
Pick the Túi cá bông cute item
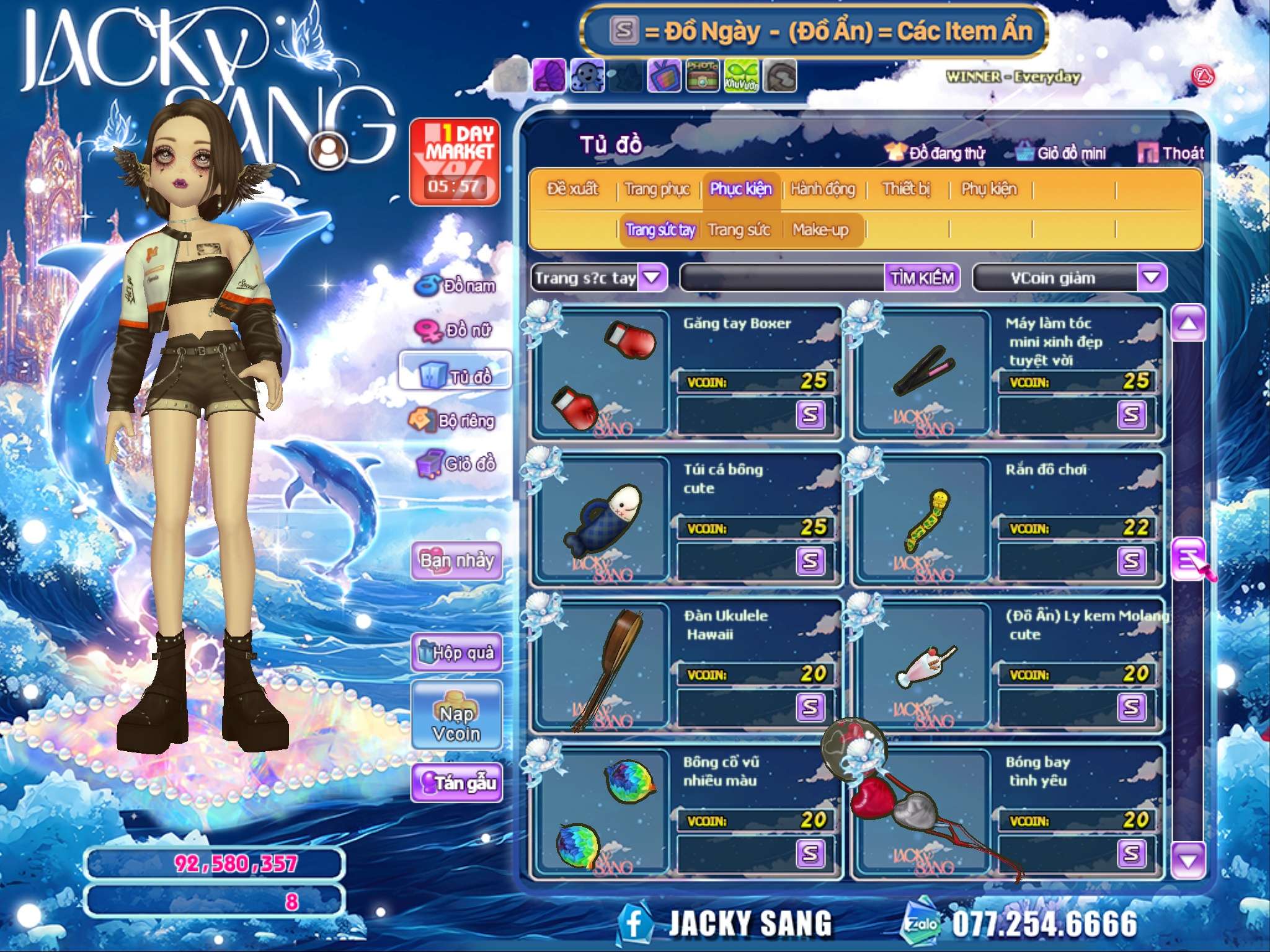[x=602, y=519]
